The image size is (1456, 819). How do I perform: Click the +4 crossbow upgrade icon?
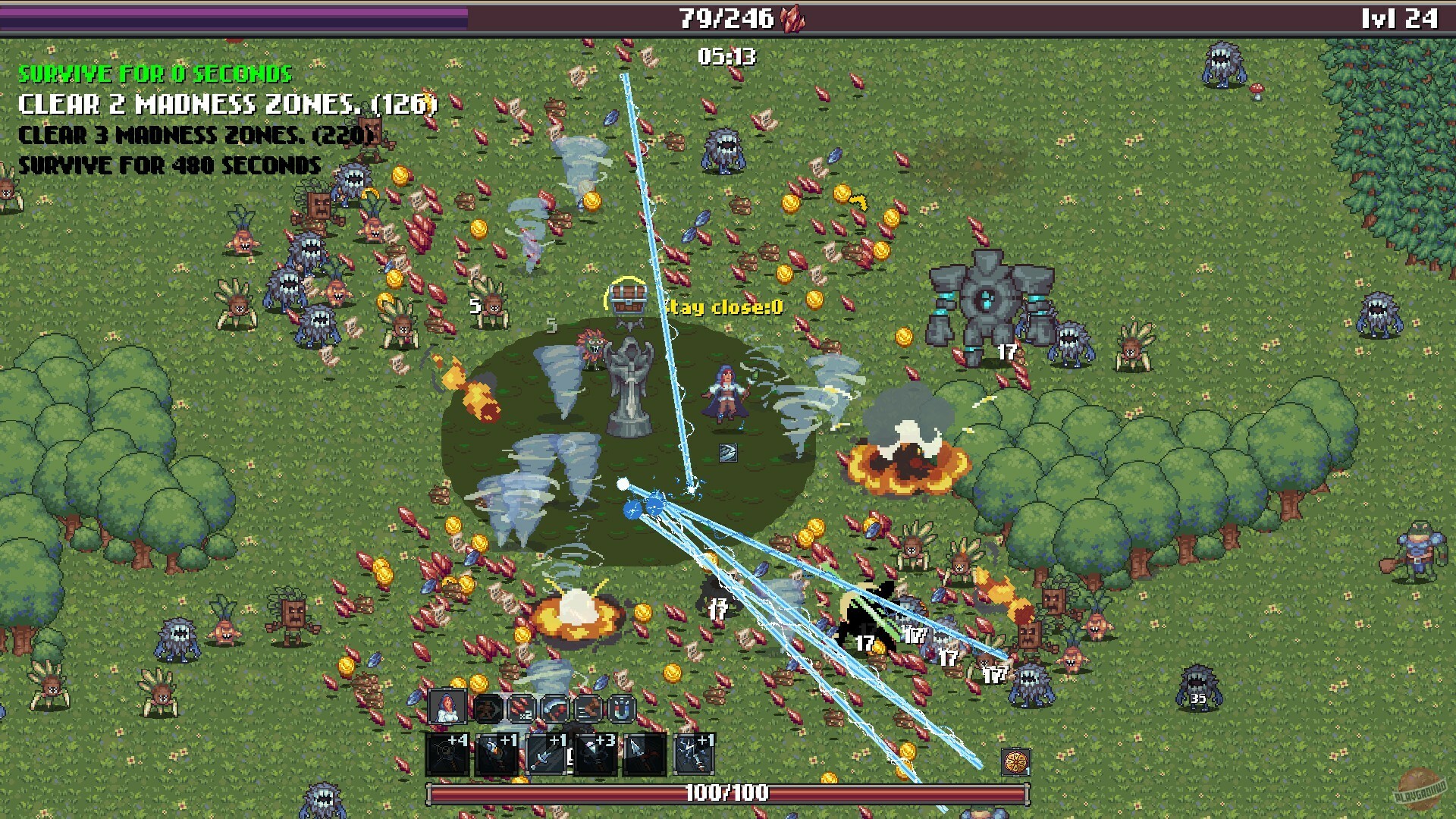click(x=447, y=755)
